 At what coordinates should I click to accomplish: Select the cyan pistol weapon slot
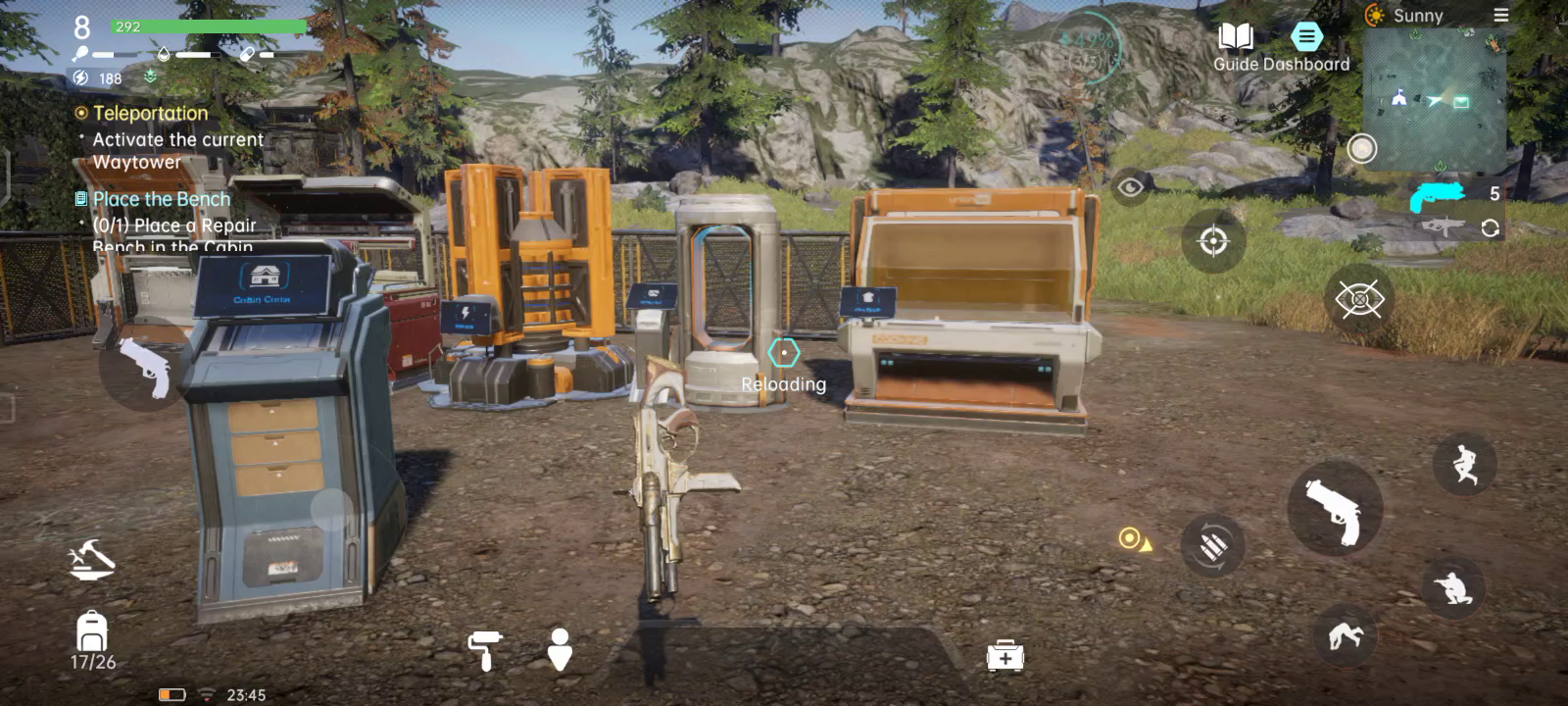1437,194
